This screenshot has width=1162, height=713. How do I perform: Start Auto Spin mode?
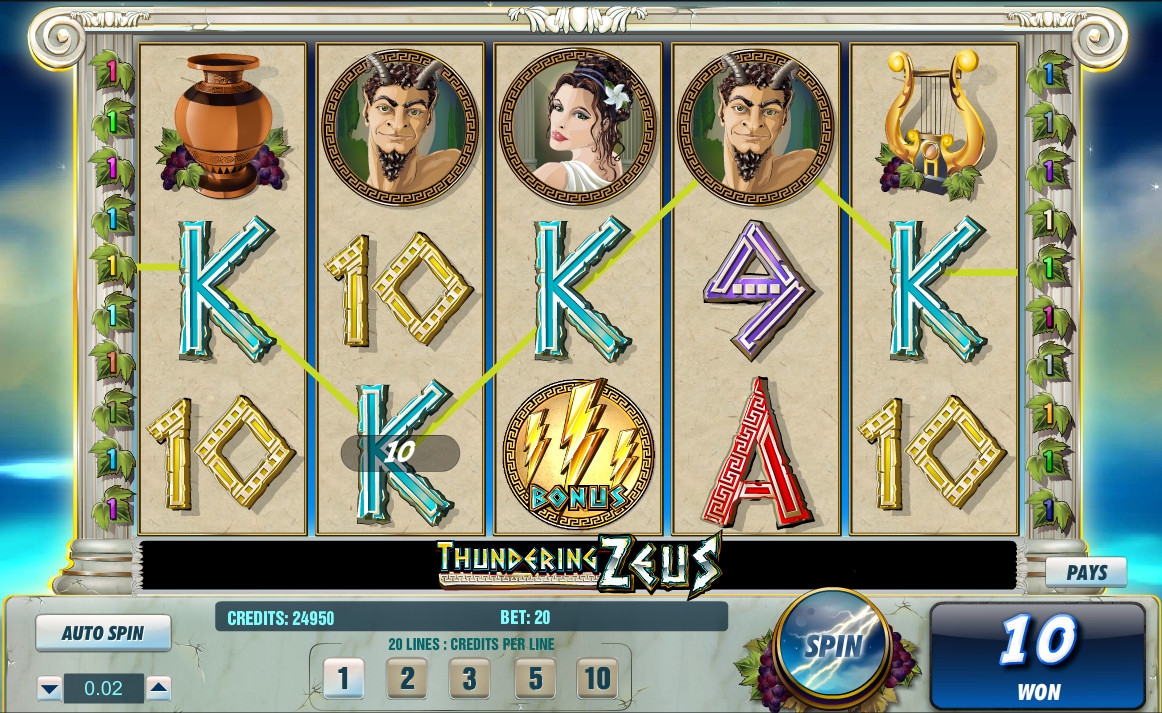click(x=103, y=633)
